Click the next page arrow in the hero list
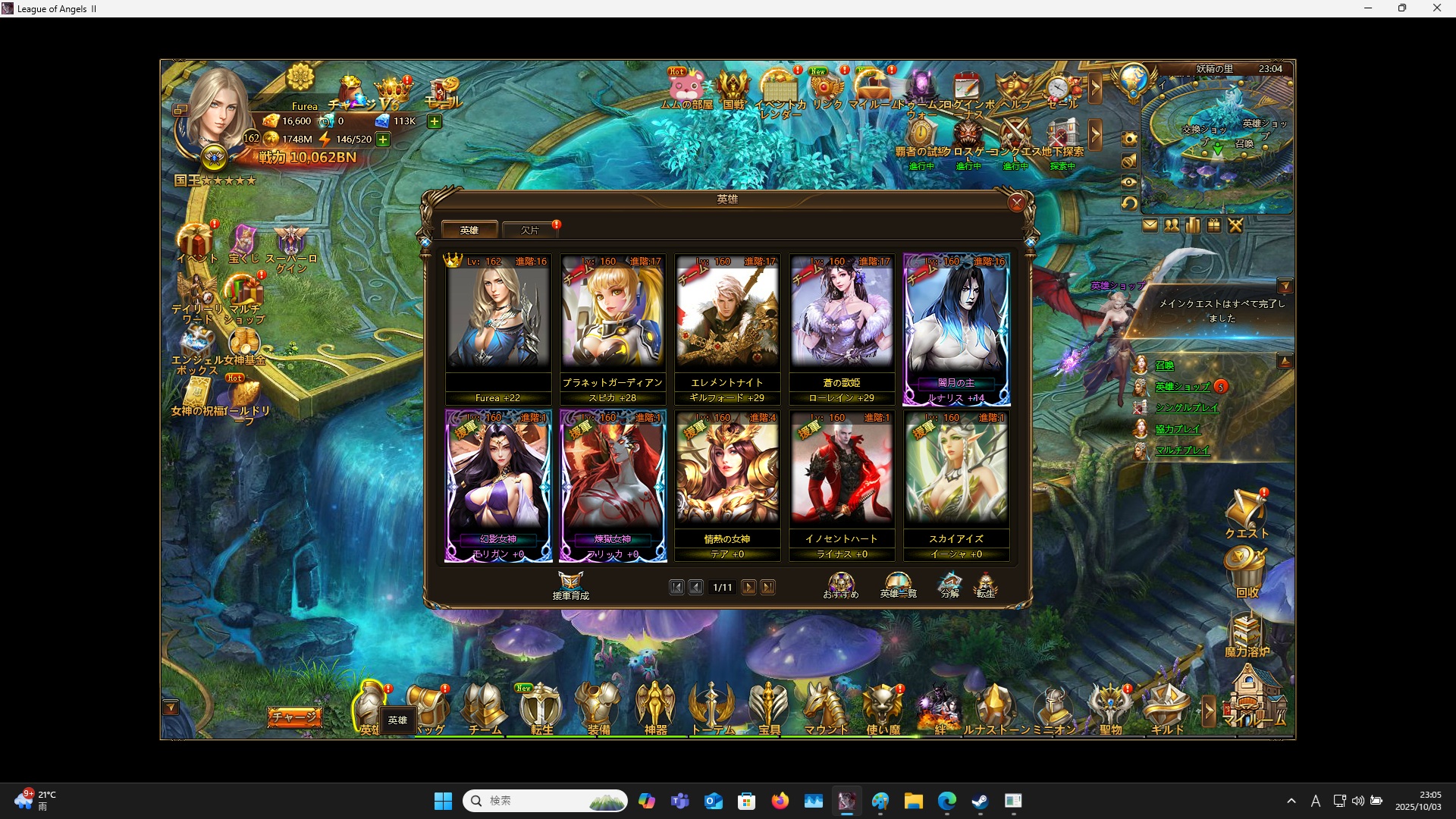 pyautogui.click(x=749, y=587)
